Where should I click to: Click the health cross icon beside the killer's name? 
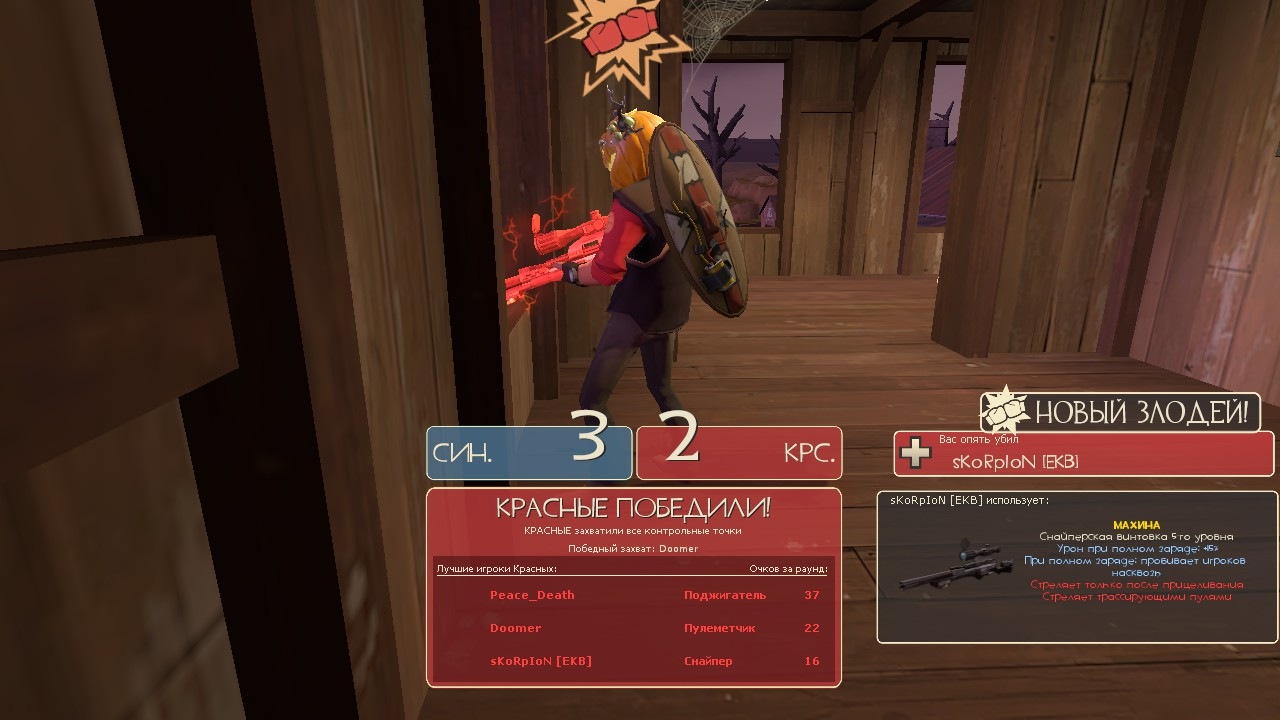click(x=915, y=453)
